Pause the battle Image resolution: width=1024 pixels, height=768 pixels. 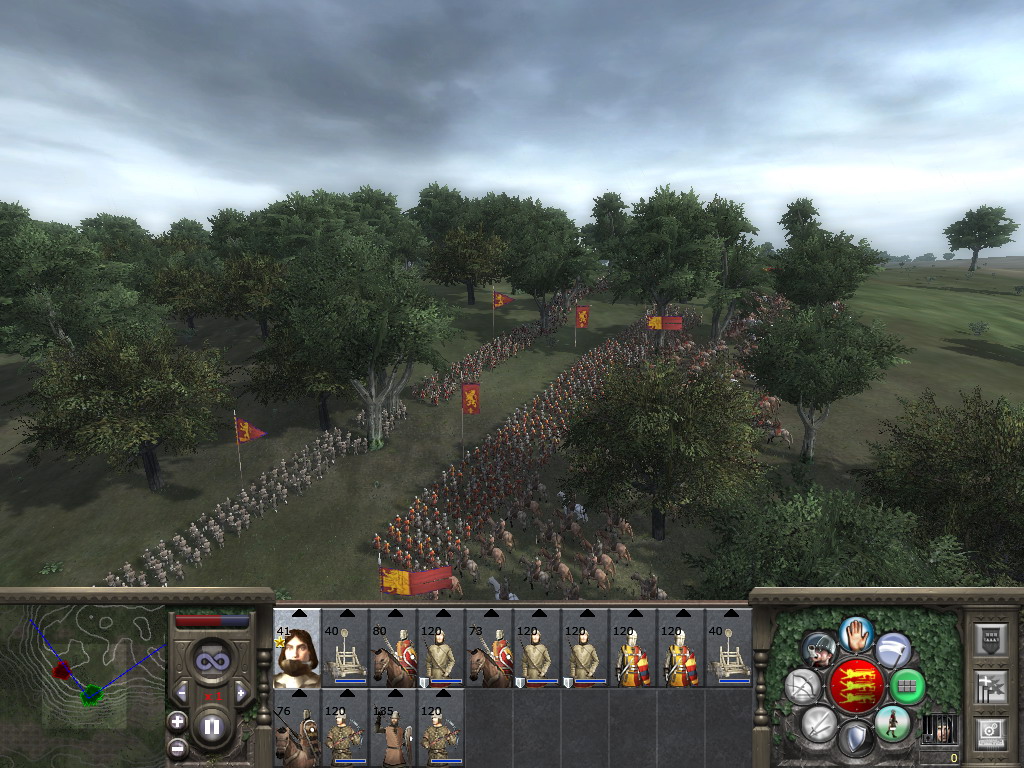[x=211, y=727]
